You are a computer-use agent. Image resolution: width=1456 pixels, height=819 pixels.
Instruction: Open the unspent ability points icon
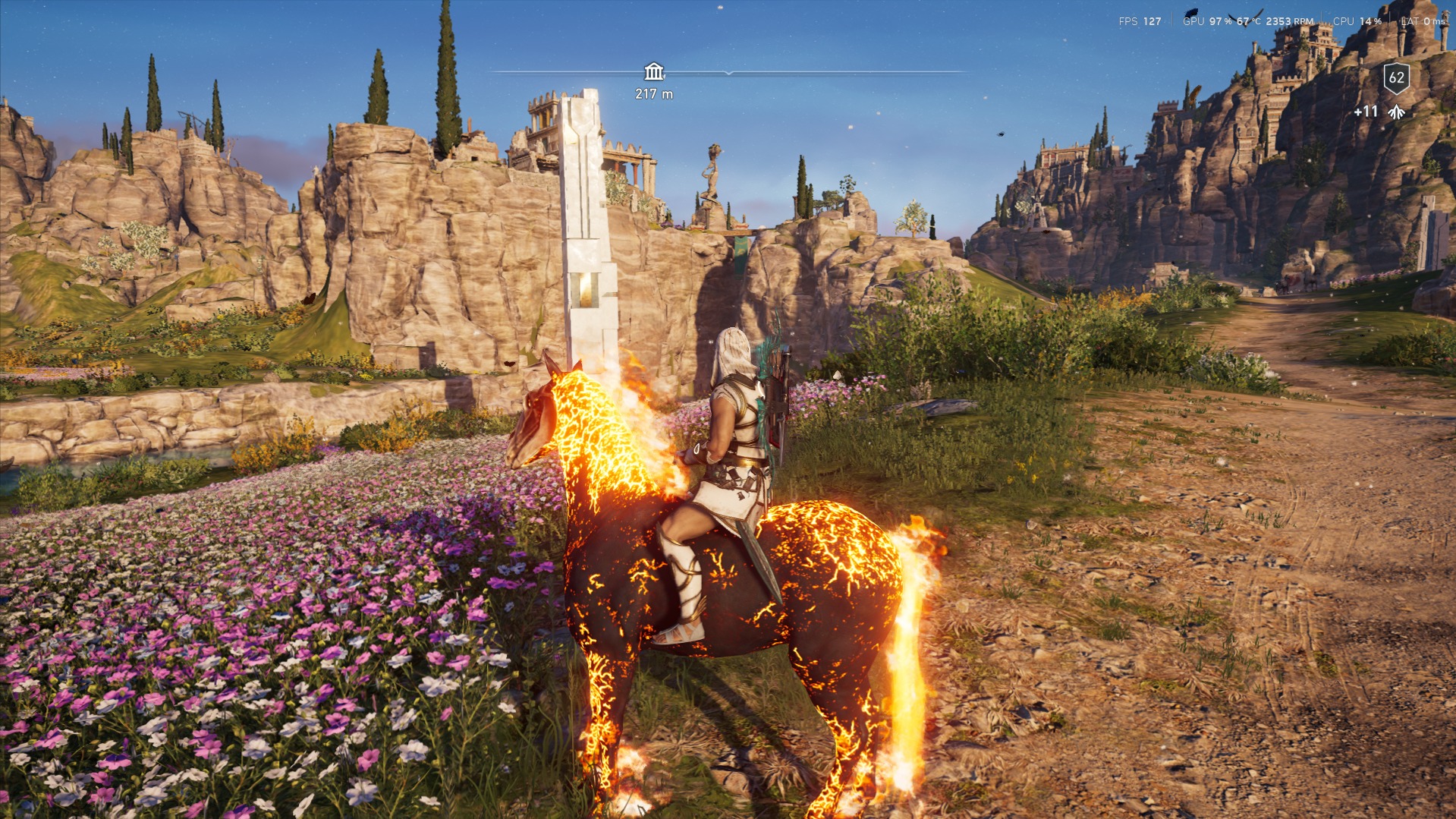click(x=1396, y=112)
